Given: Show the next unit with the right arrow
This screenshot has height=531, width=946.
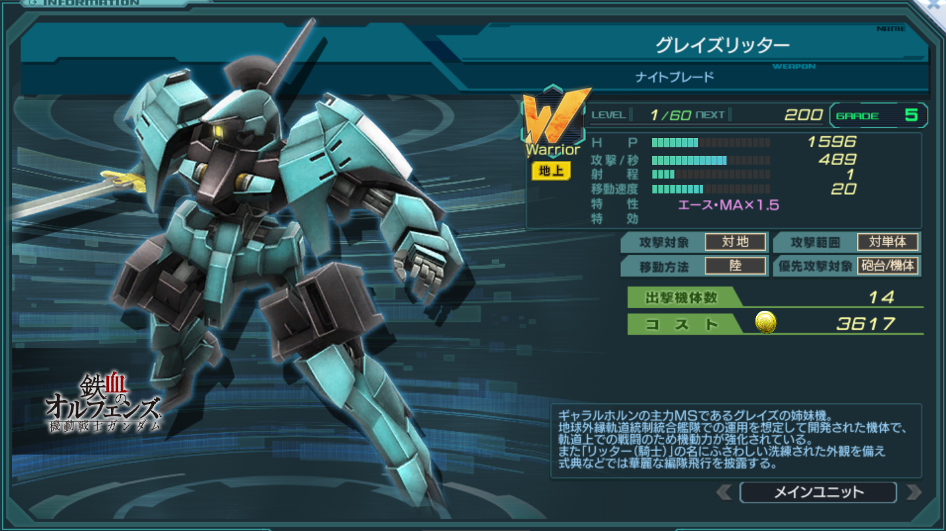Looking at the screenshot, I should click(x=912, y=492).
